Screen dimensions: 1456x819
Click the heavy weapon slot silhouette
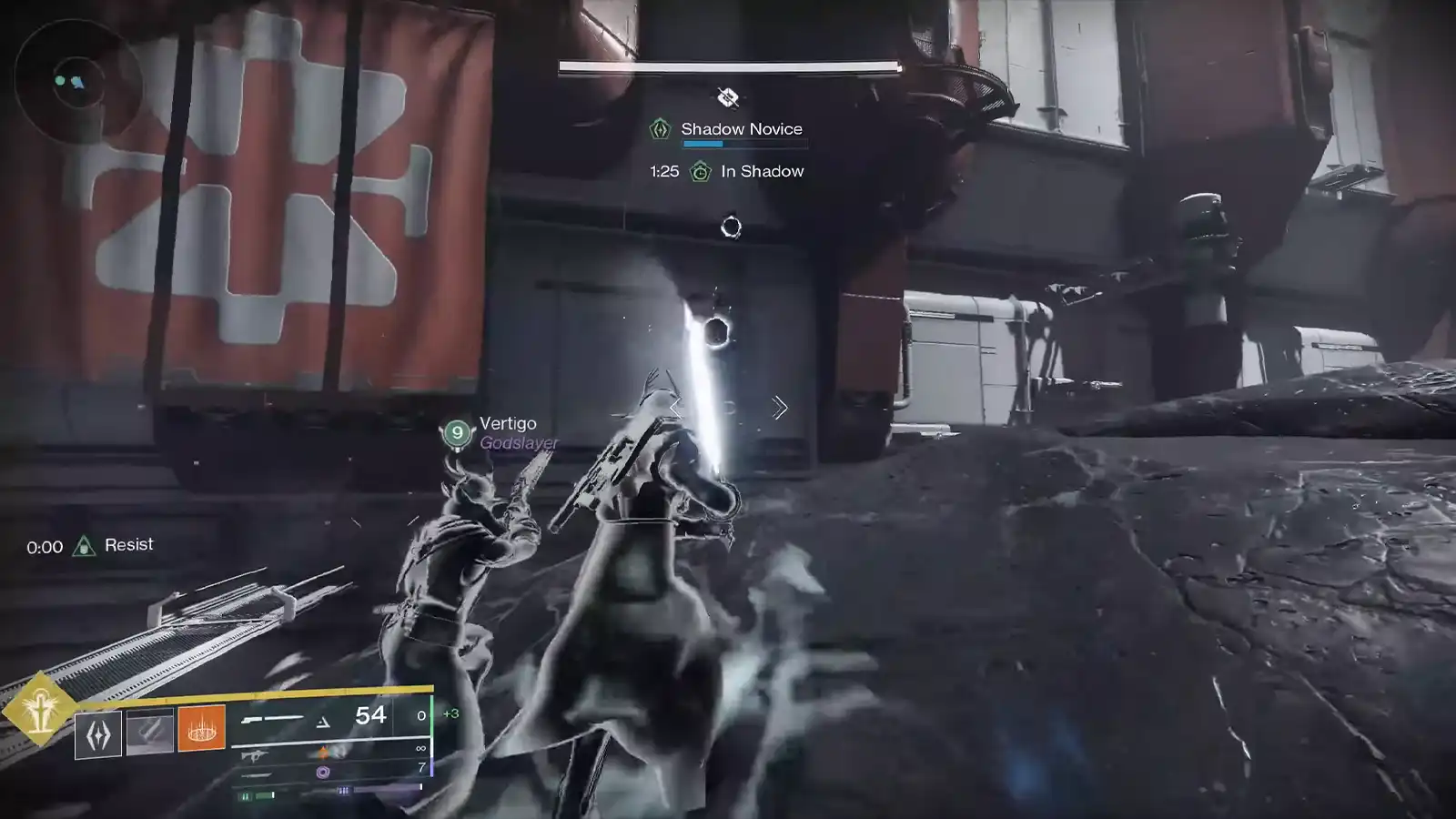coord(258,775)
